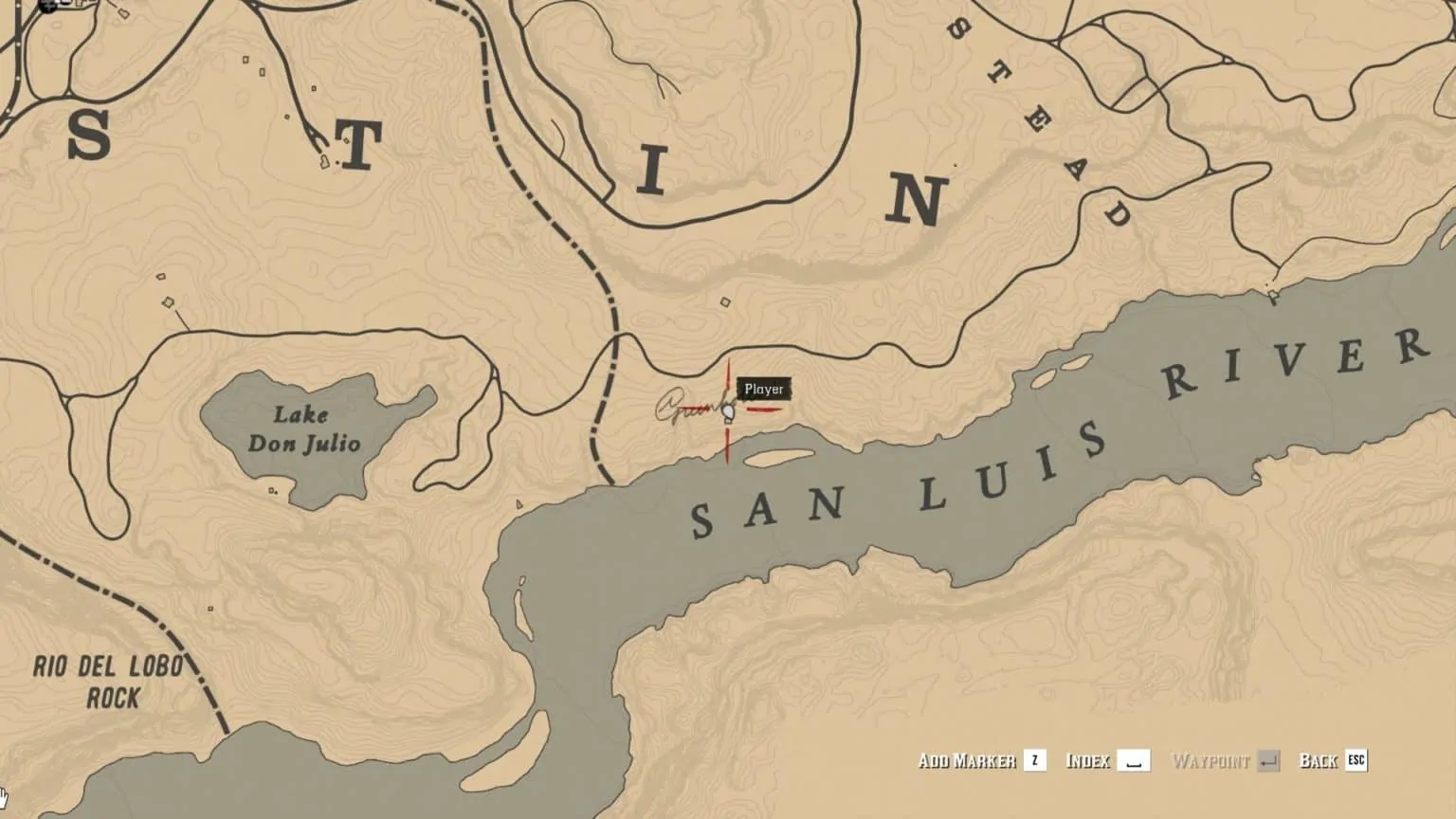
Task: Click the Z key prompt beside Add Marker
Action: click(1034, 760)
